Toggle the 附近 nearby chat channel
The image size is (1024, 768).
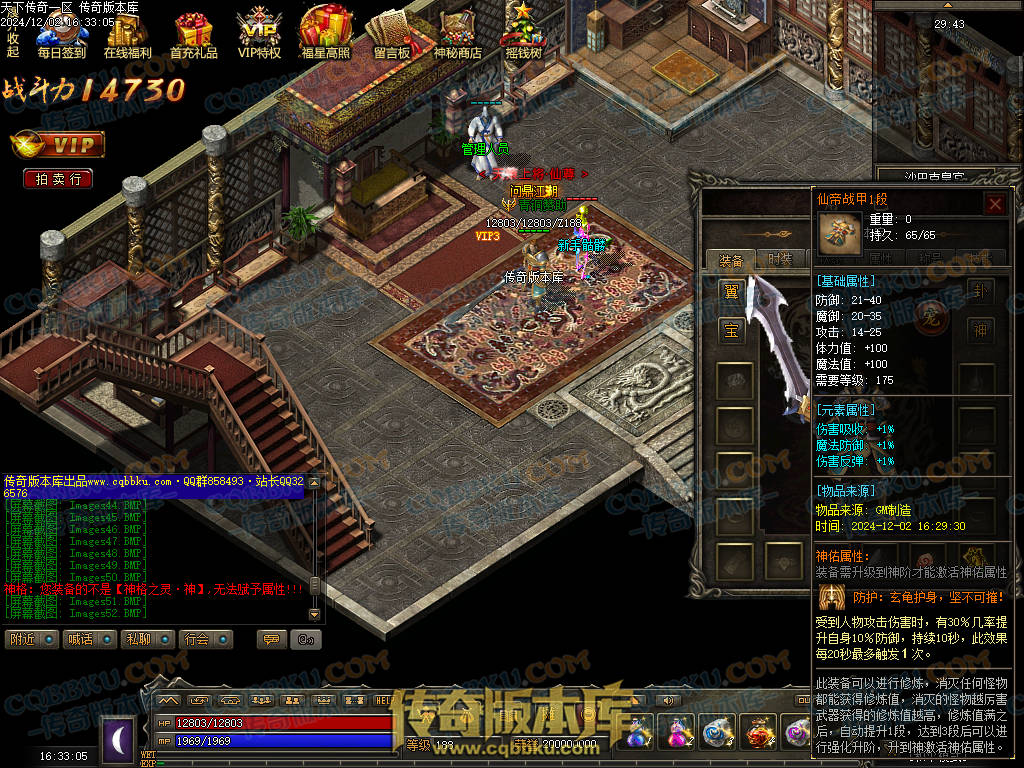click(x=32, y=639)
